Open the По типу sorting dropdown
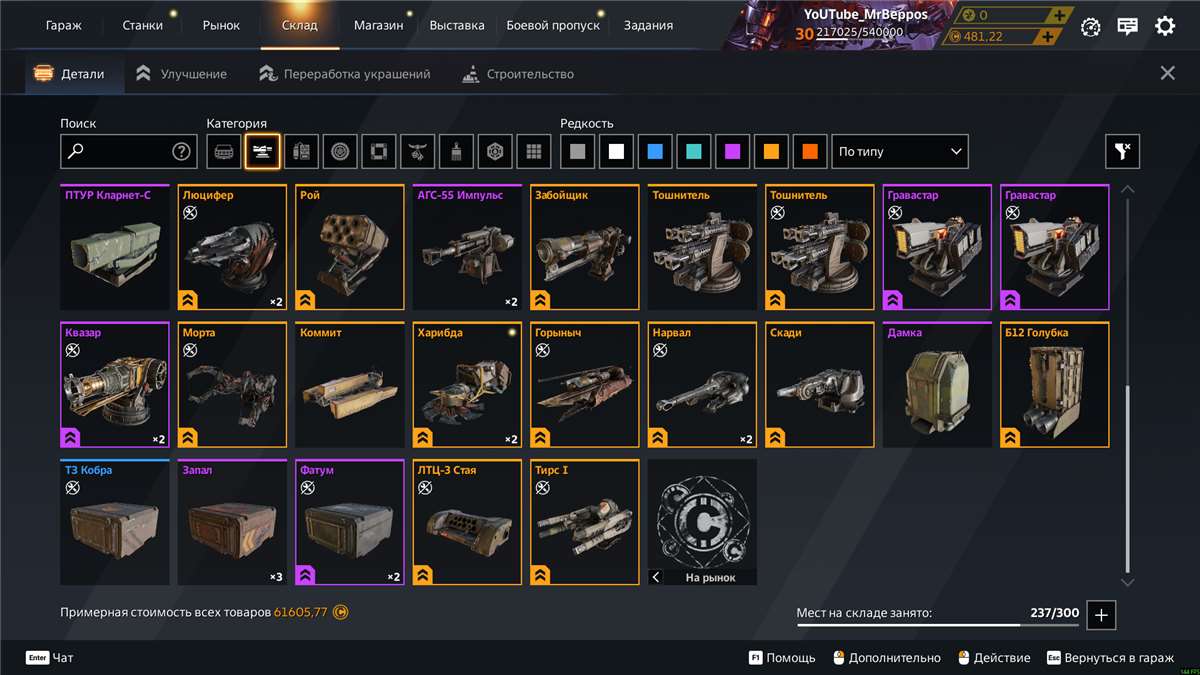 pos(900,152)
